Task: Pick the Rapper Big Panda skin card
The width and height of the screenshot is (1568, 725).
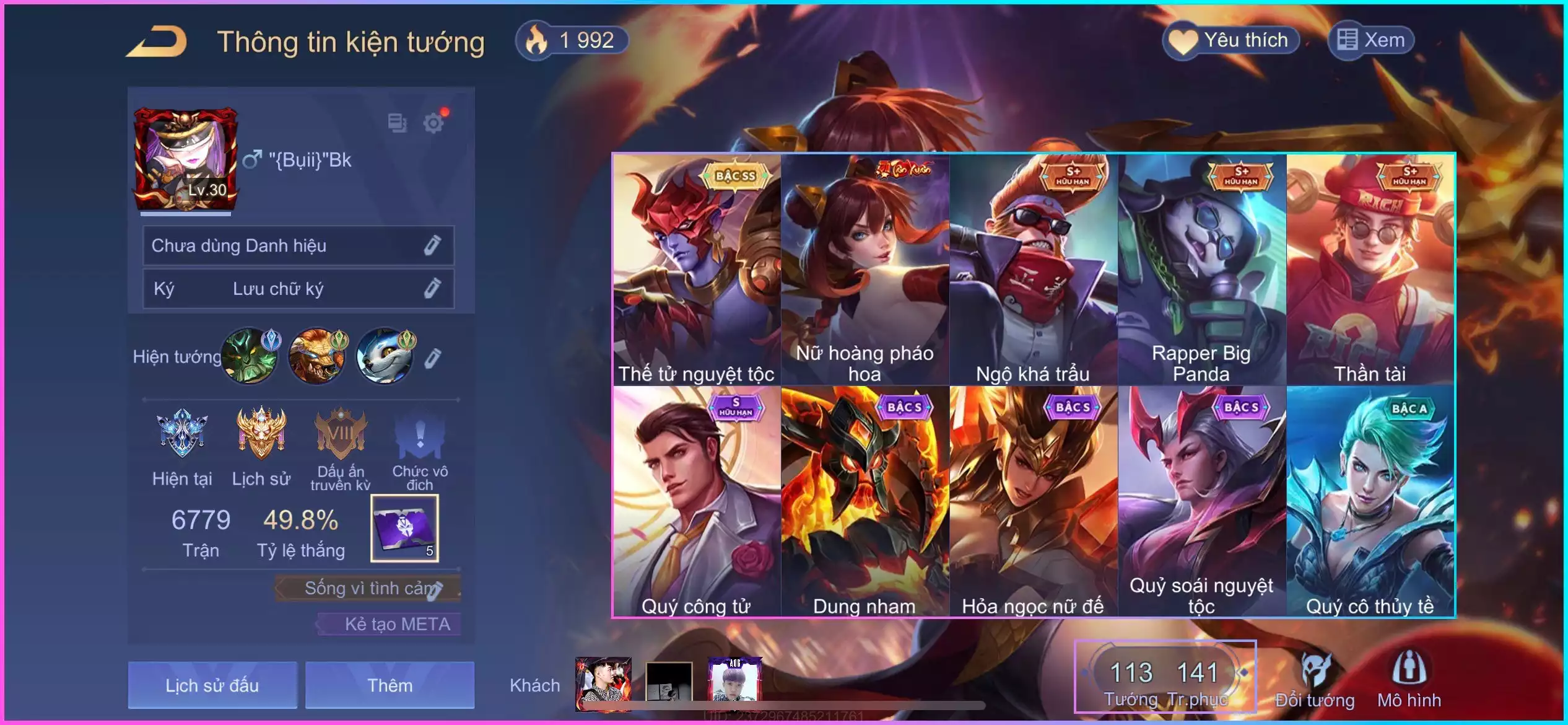Action: pyautogui.click(x=1201, y=270)
